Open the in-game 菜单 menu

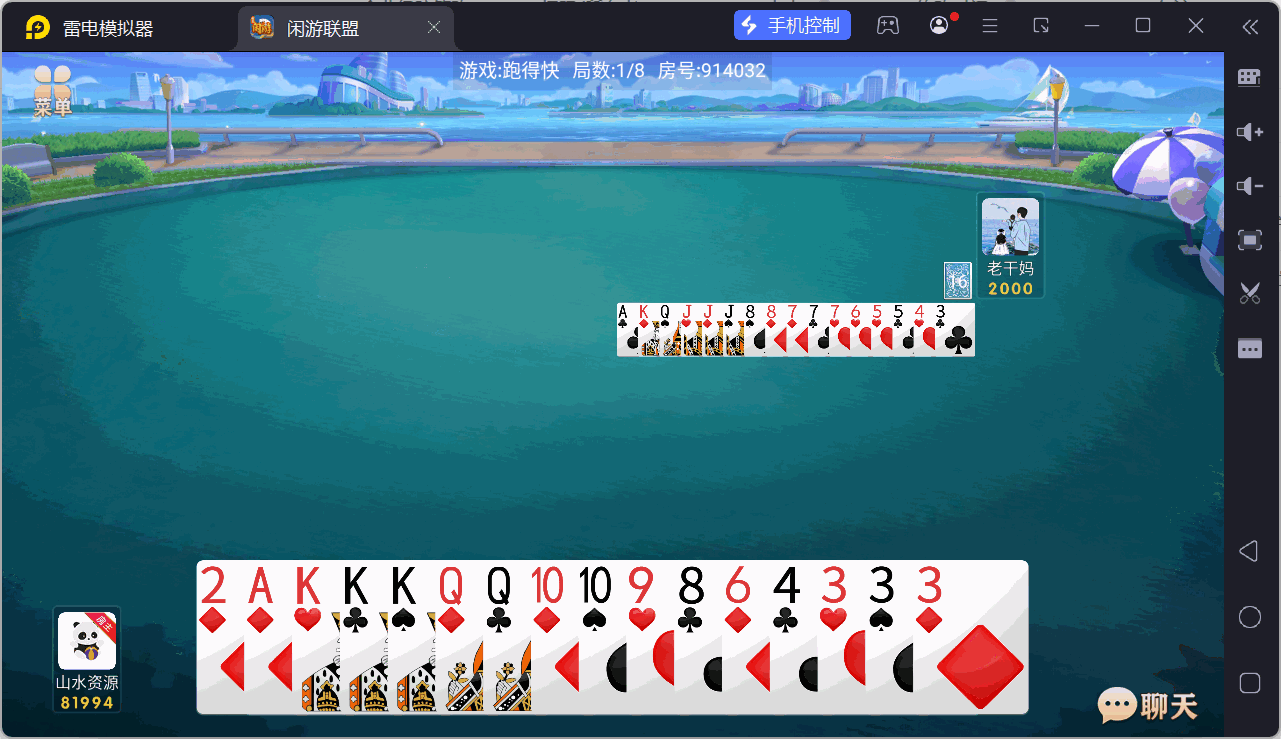(52, 90)
